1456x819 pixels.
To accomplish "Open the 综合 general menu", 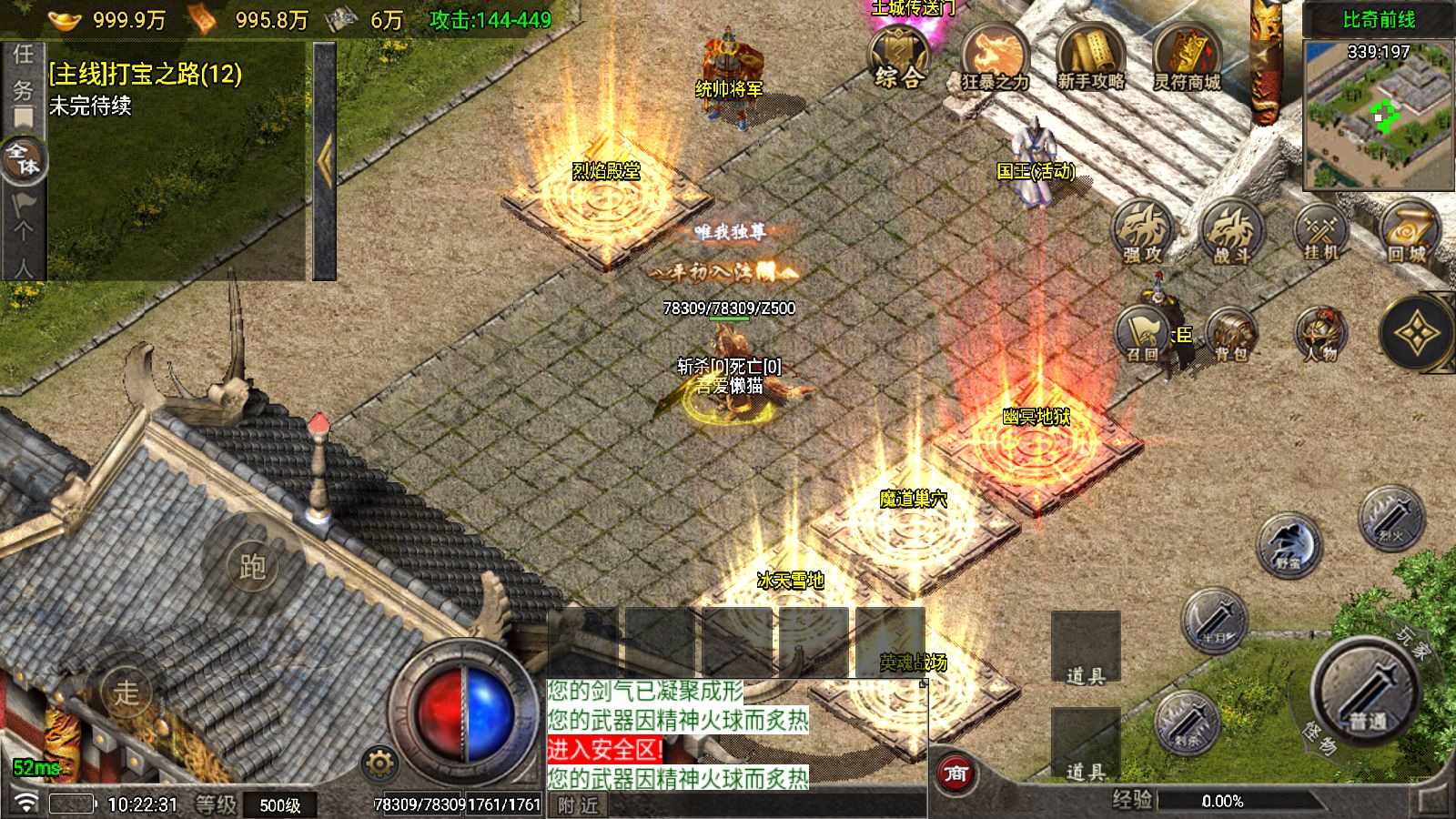I will (898, 57).
